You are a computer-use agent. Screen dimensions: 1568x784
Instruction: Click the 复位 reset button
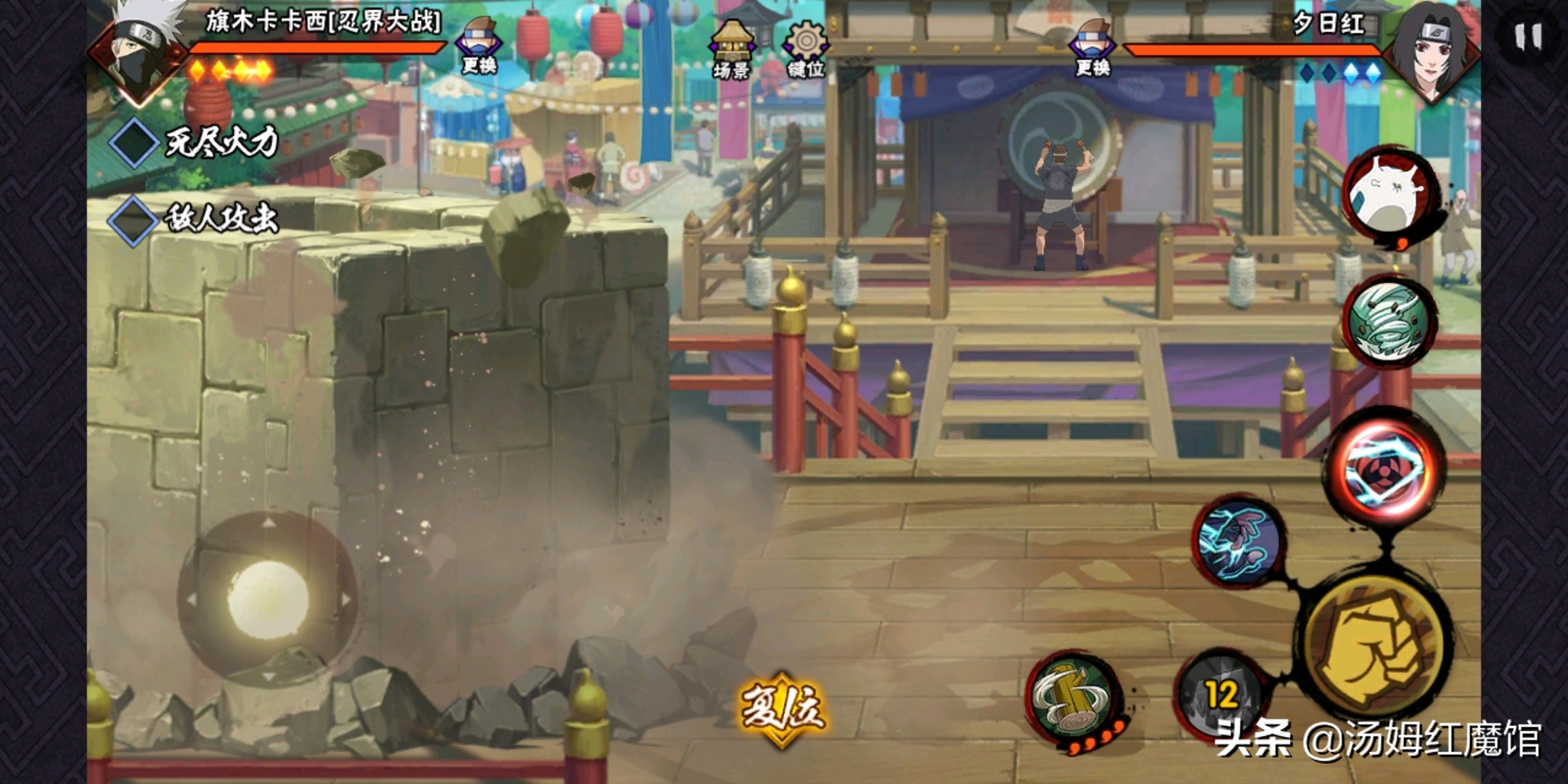783,709
